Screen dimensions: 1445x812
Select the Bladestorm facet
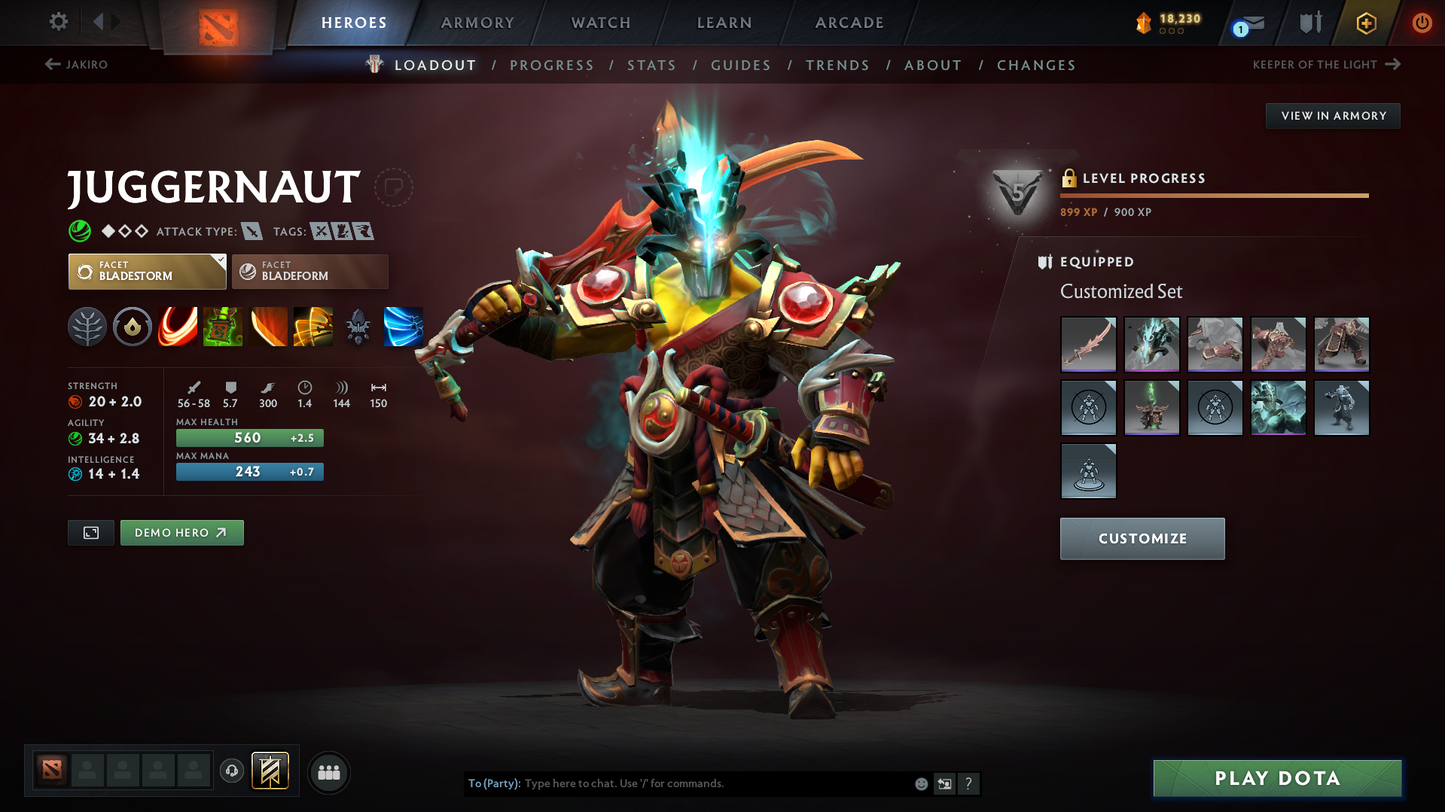tap(147, 271)
